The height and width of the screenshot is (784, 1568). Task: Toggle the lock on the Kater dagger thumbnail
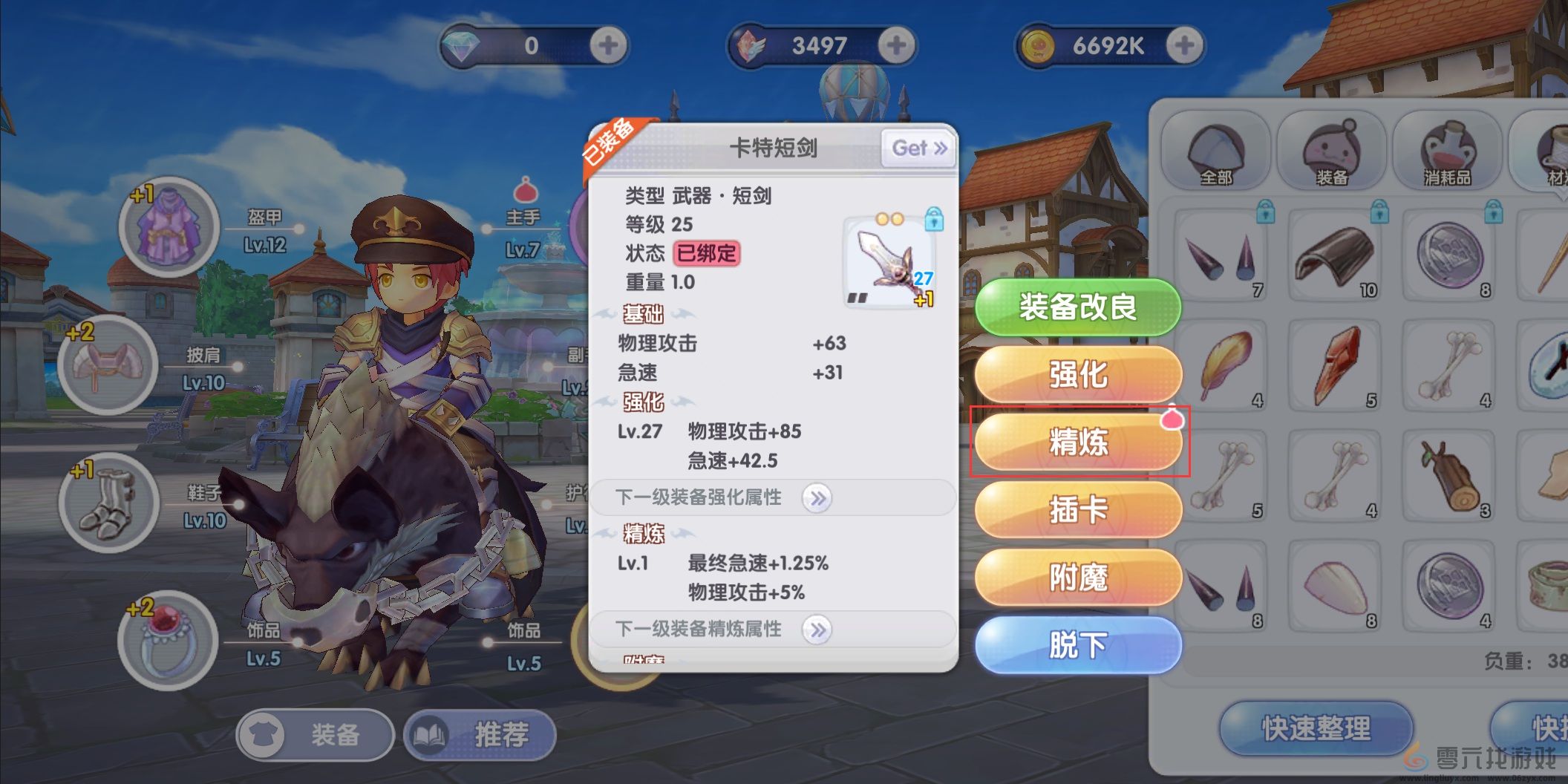[934, 220]
